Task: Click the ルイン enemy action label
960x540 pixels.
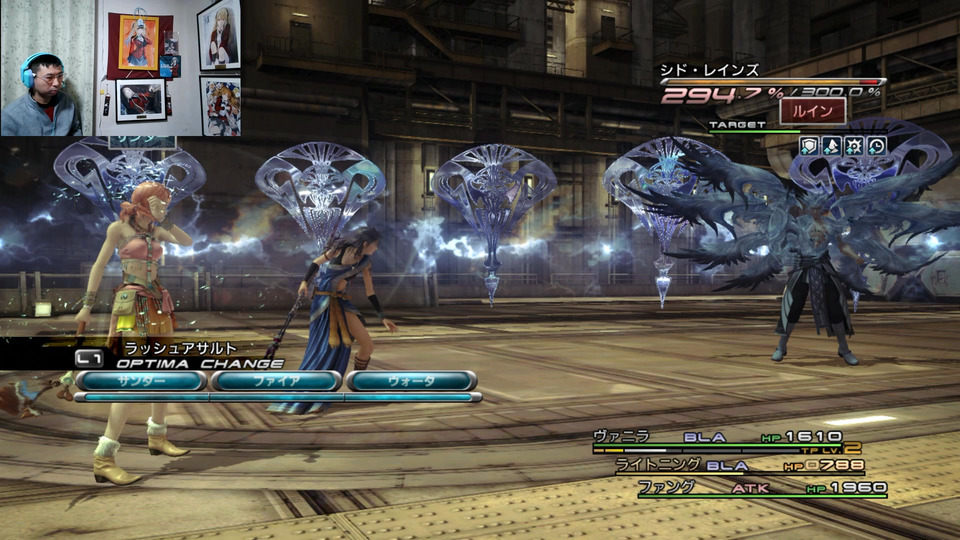Action: click(812, 110)
